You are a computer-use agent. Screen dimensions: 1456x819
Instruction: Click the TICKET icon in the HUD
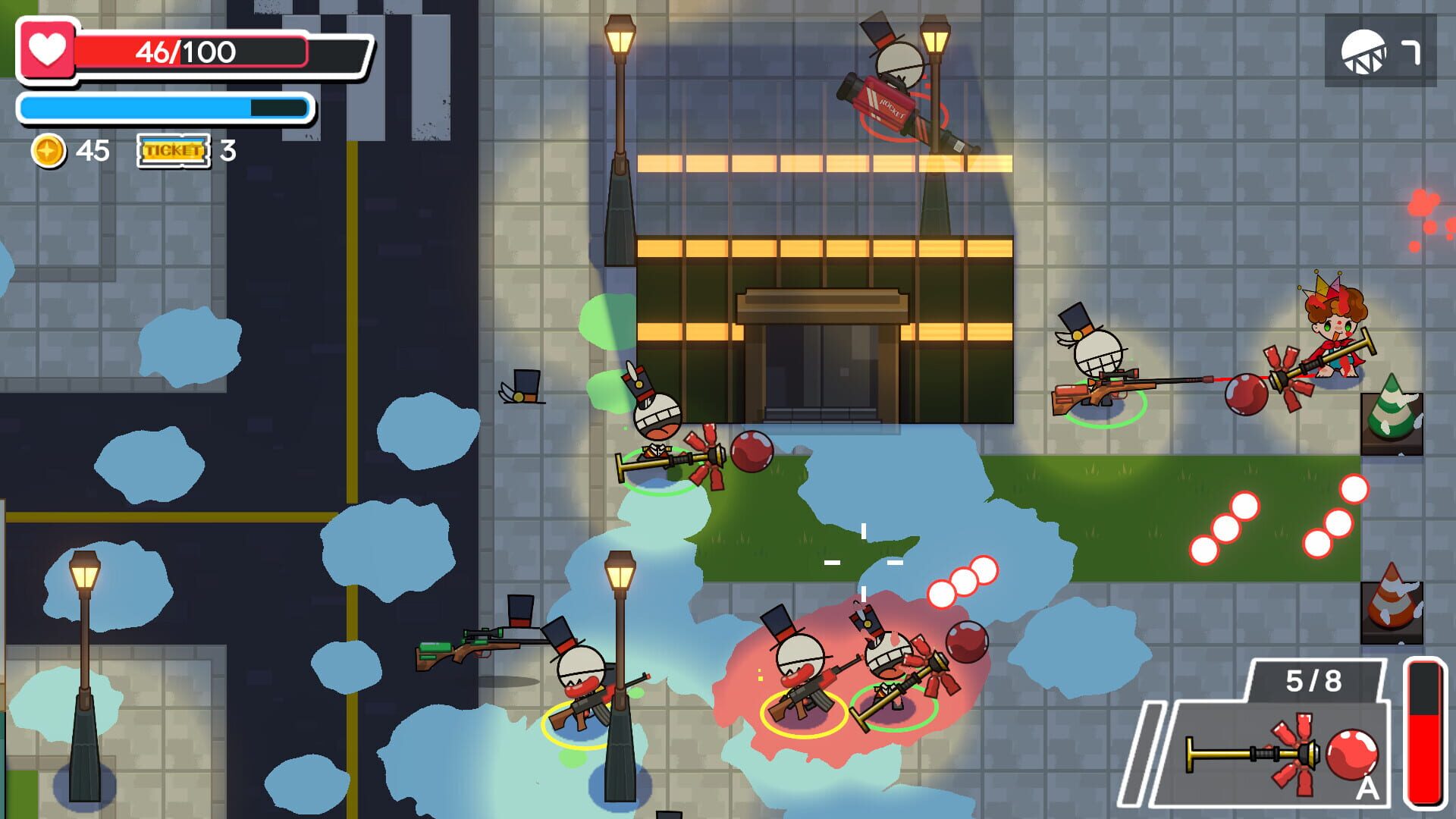(x=171, y=152)
